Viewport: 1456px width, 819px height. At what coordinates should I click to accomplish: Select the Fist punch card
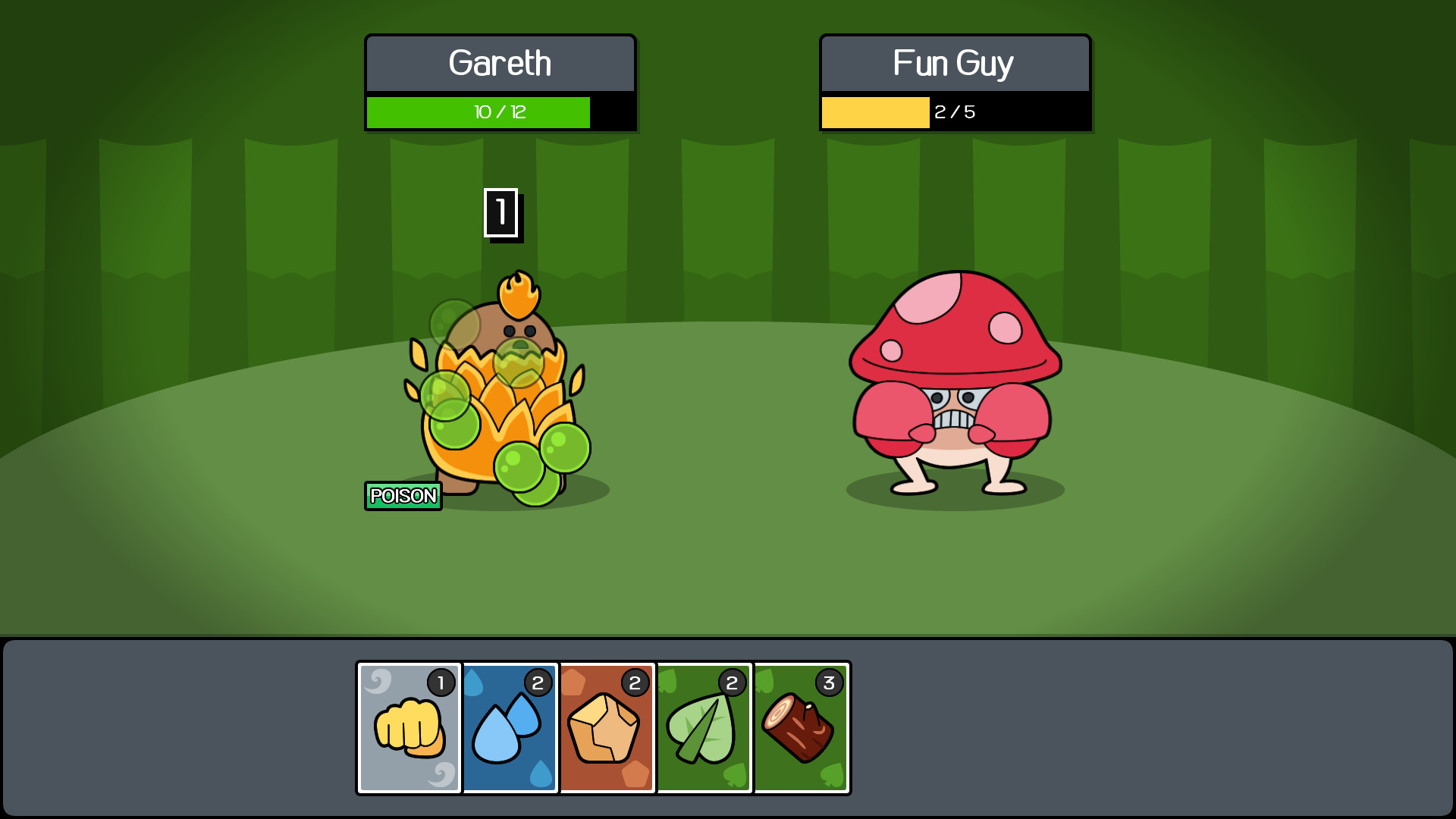tap(408, 728)
